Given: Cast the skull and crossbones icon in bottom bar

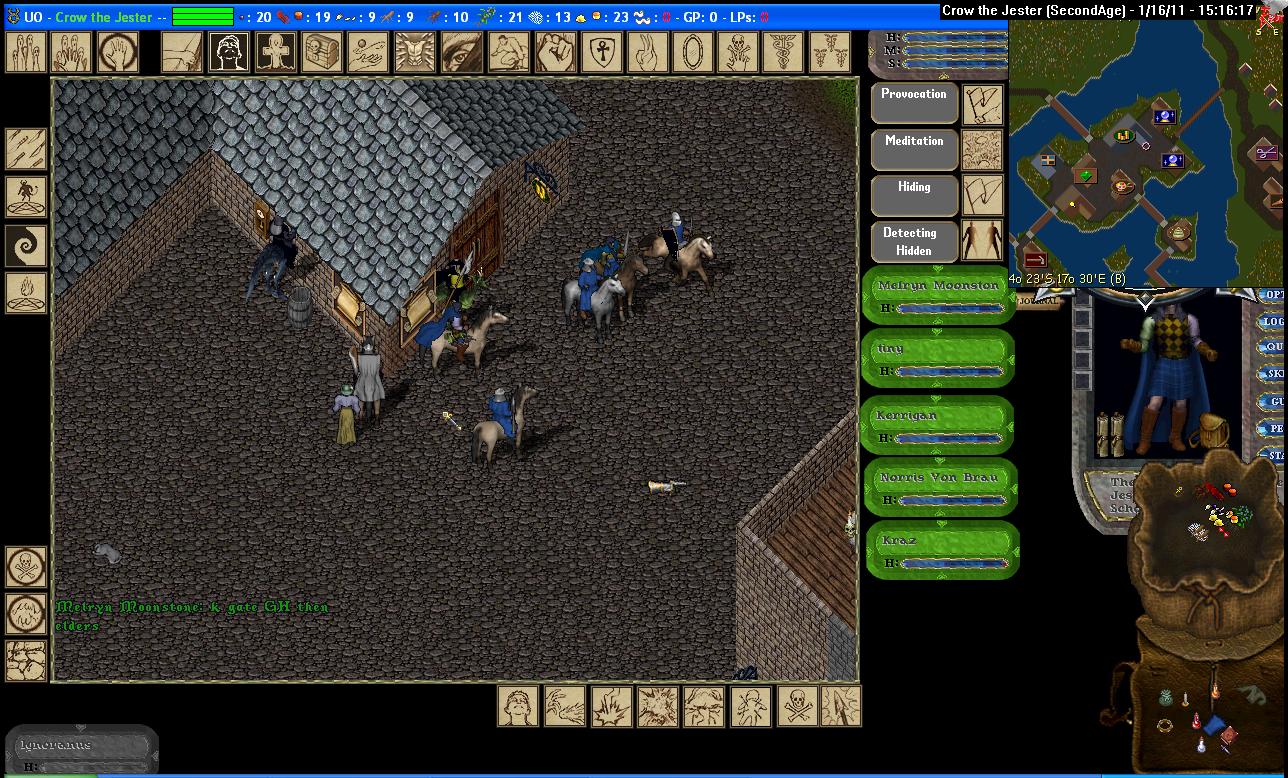Looking at the screenshot, I should (x=795, y=706).
